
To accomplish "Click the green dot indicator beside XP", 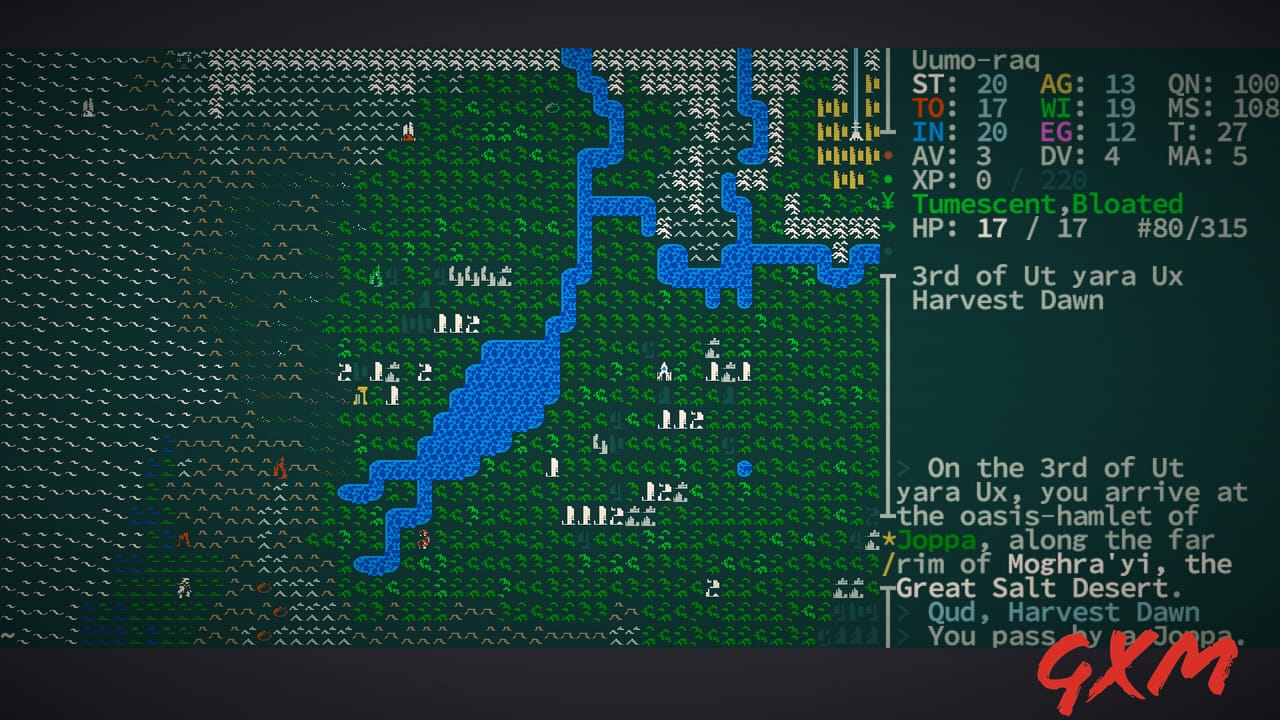I will tap(890, 181).
